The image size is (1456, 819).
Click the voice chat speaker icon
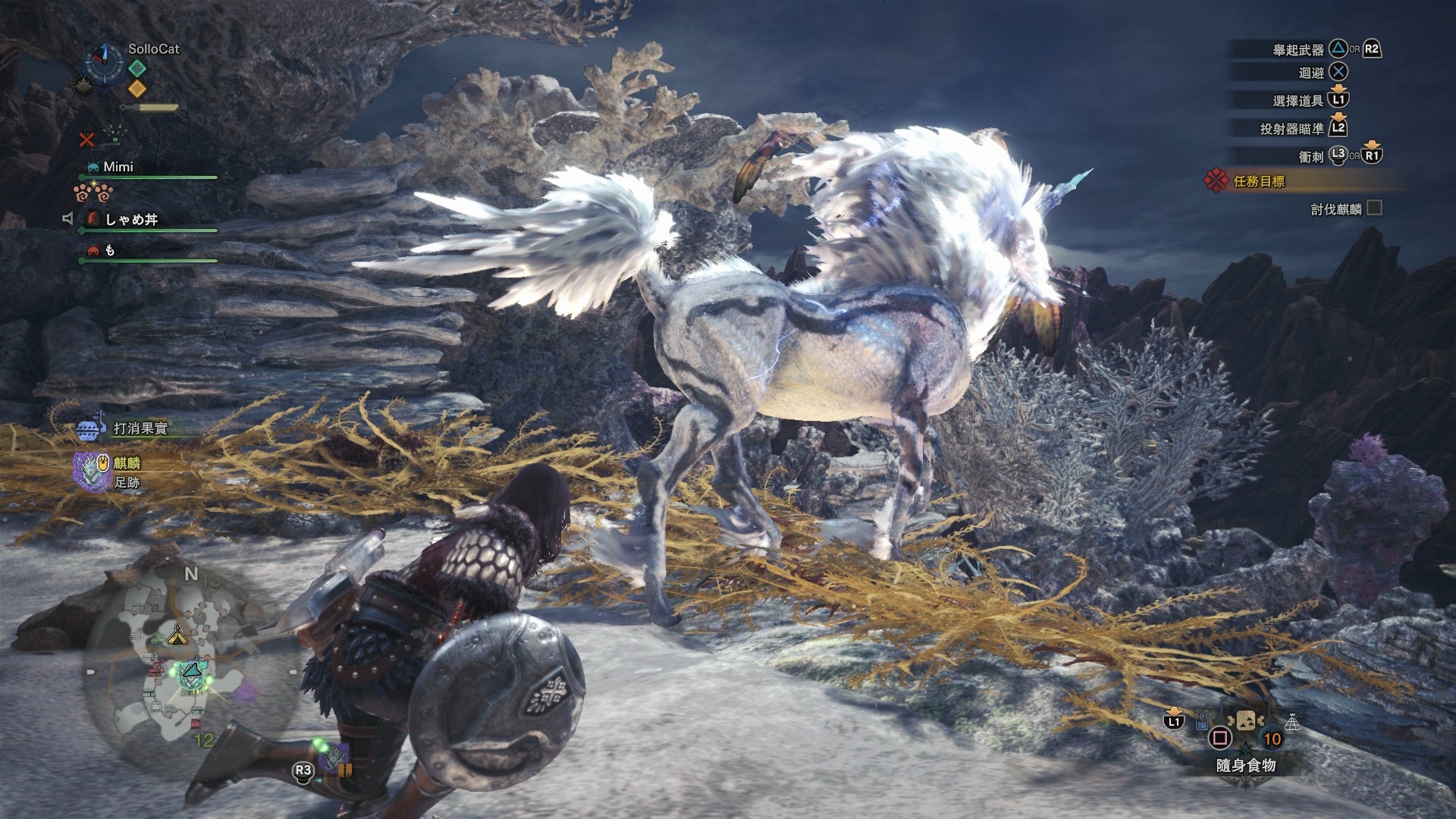pyautogui.click(x=67, y=219)
